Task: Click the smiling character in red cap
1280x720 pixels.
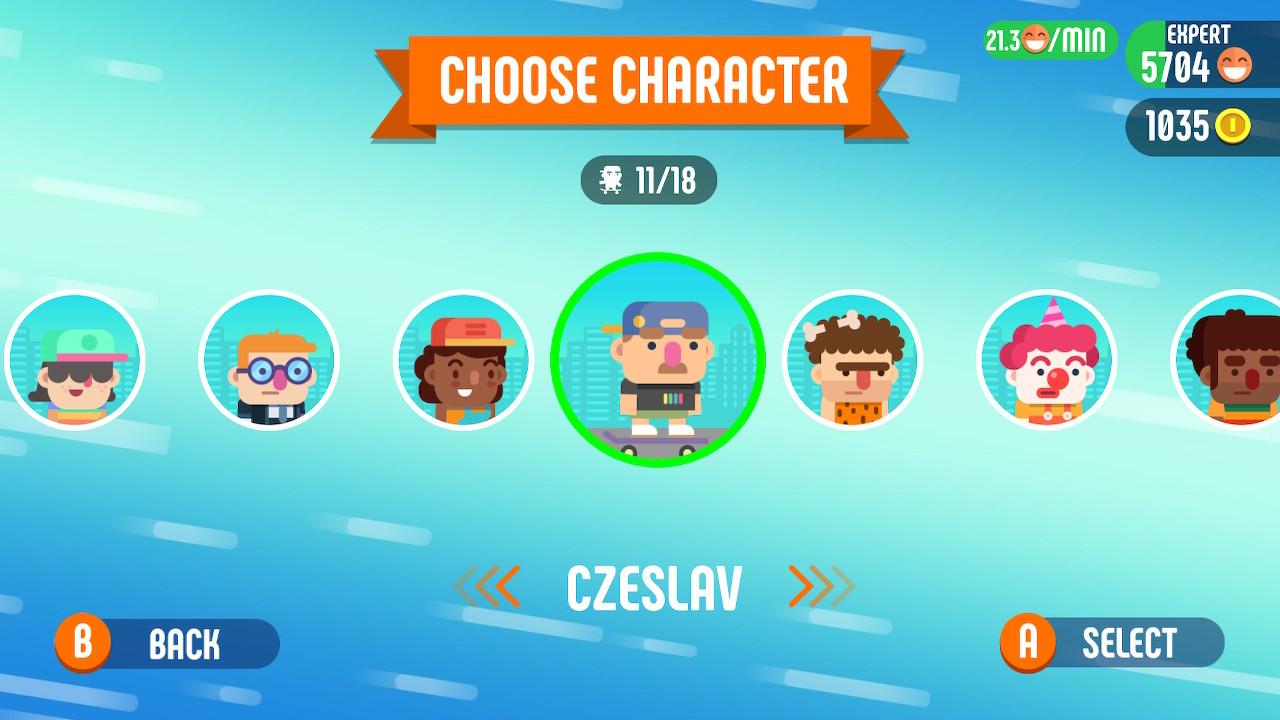Action: coord(463,360)
